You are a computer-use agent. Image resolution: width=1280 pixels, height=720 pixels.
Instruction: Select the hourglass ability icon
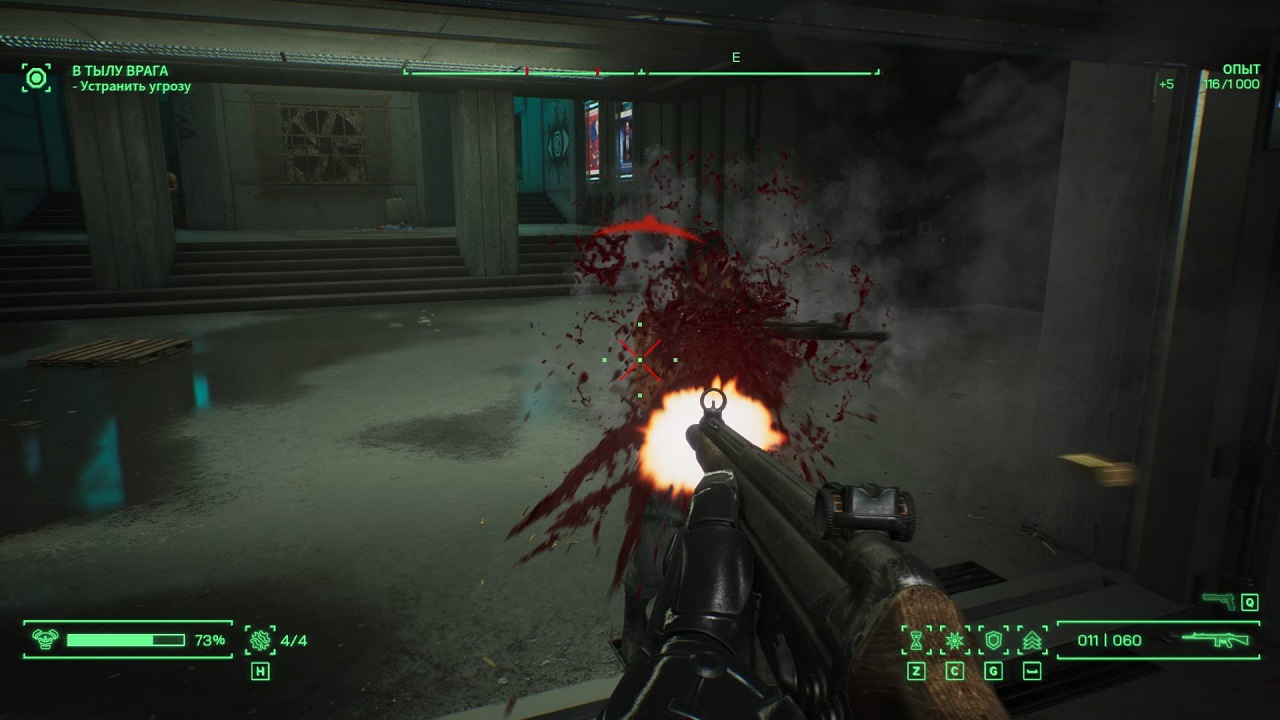click(x=917, y=640)
